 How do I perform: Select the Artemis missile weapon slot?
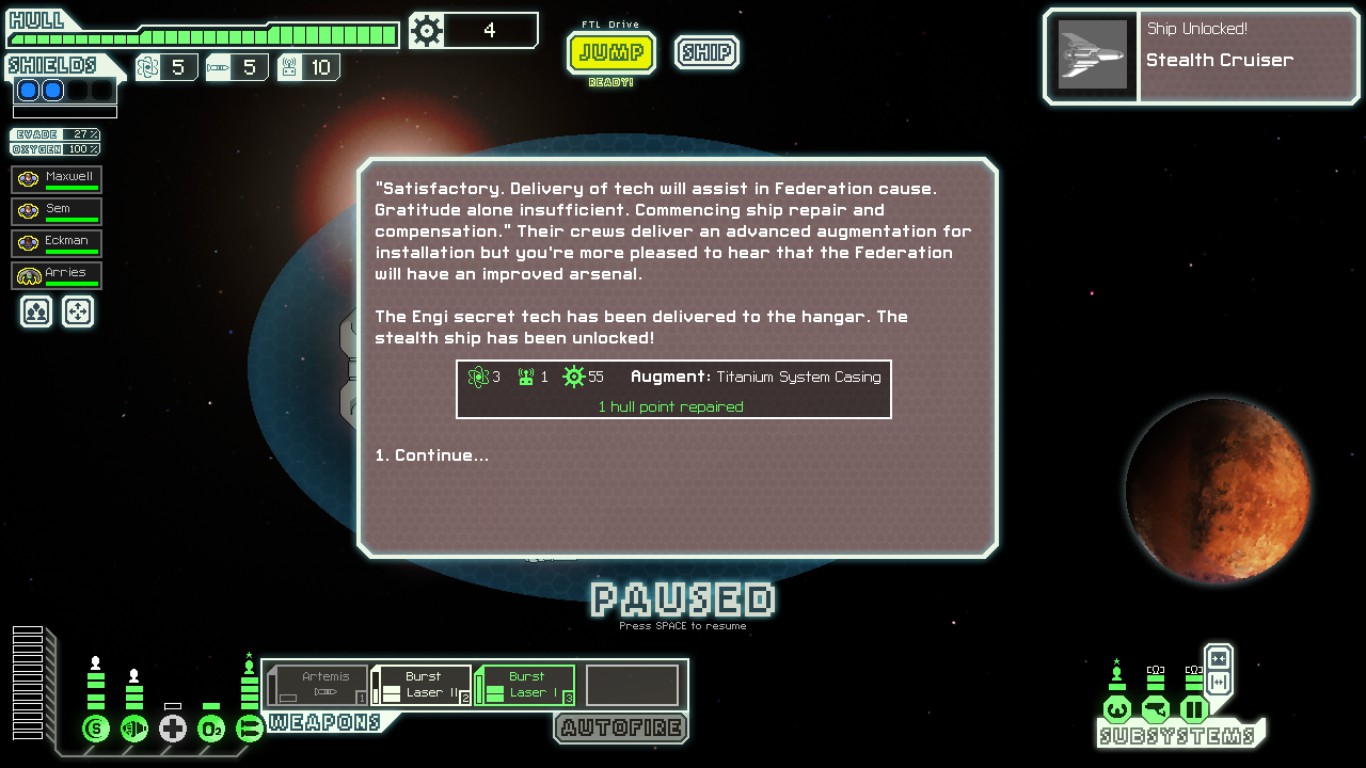coord(319,685)
